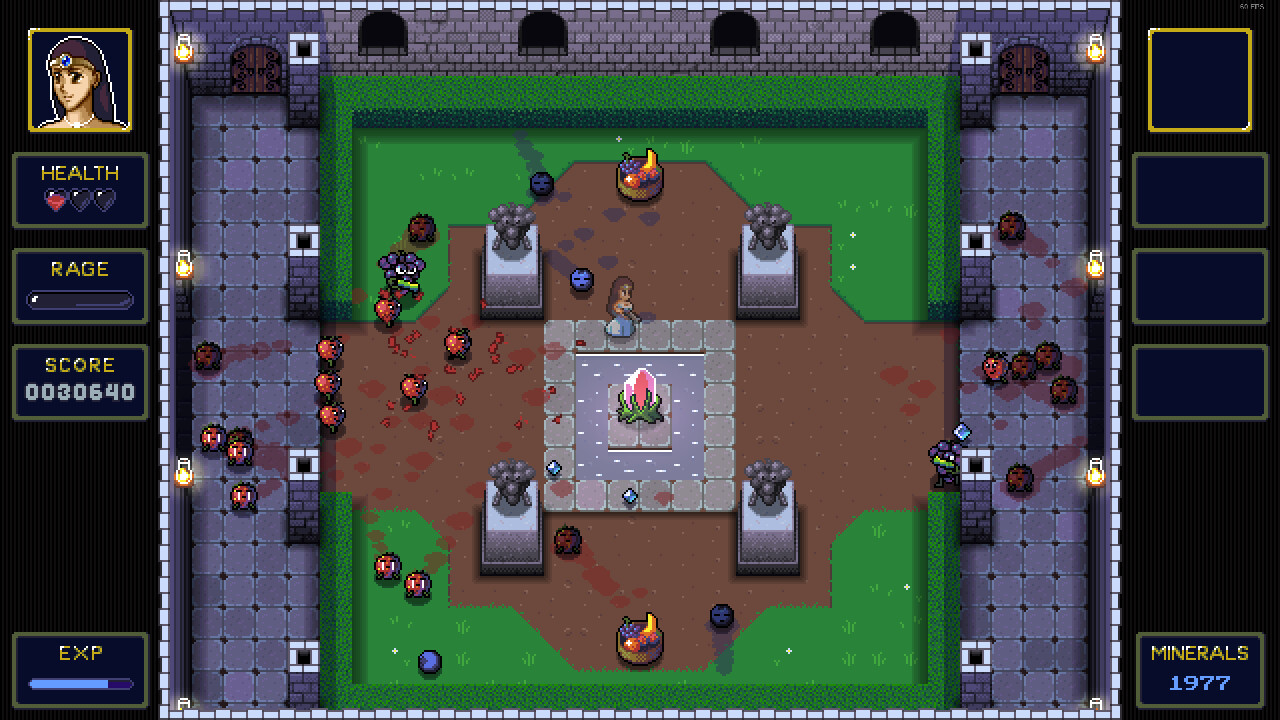Click the SCORE value 0030640
This screenshot has width=1280, height=720.
(80, 390)
